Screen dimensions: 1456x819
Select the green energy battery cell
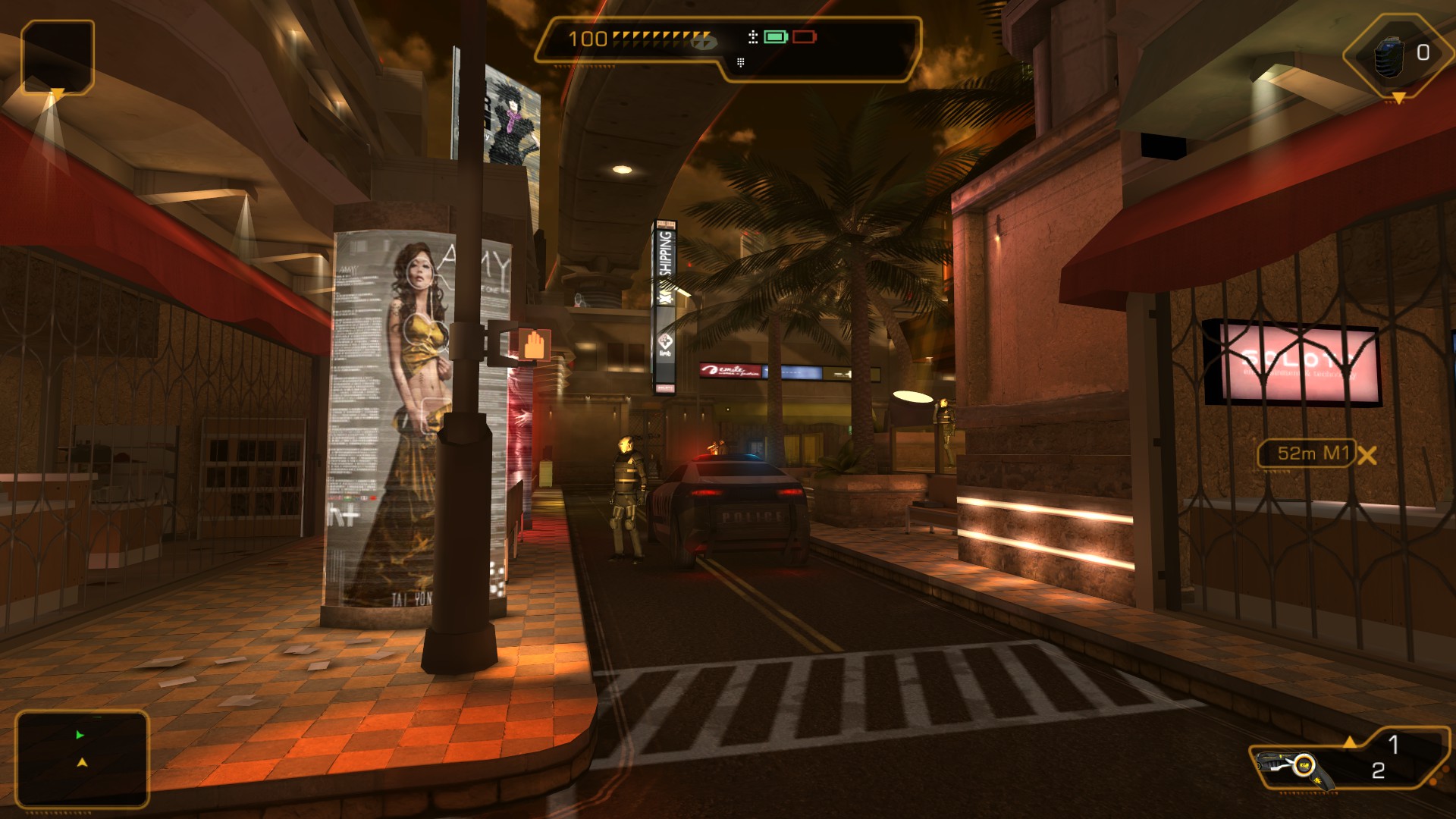775,36
